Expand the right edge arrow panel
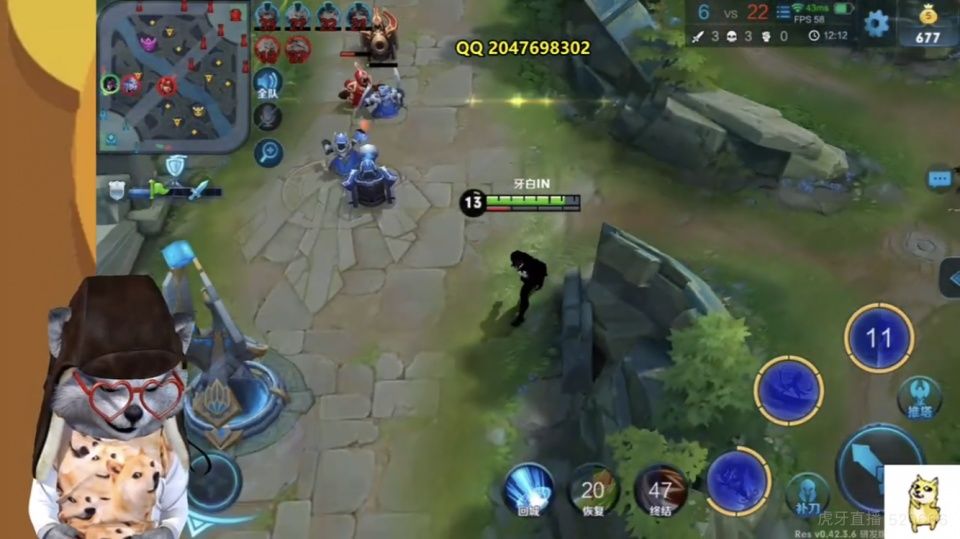 [950, 277]
